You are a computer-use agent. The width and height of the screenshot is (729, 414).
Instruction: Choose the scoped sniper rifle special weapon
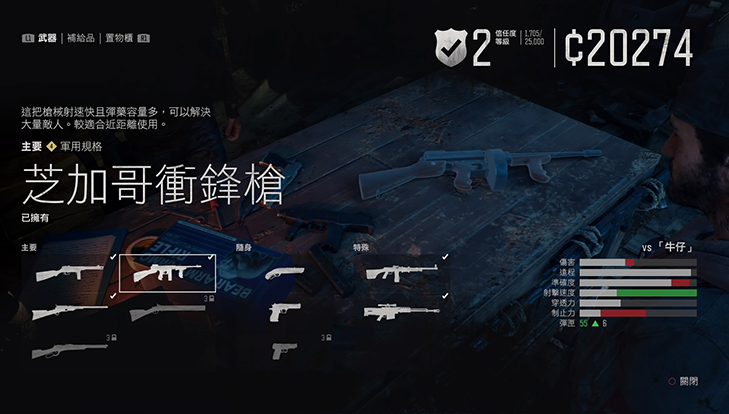coord(401,312)
